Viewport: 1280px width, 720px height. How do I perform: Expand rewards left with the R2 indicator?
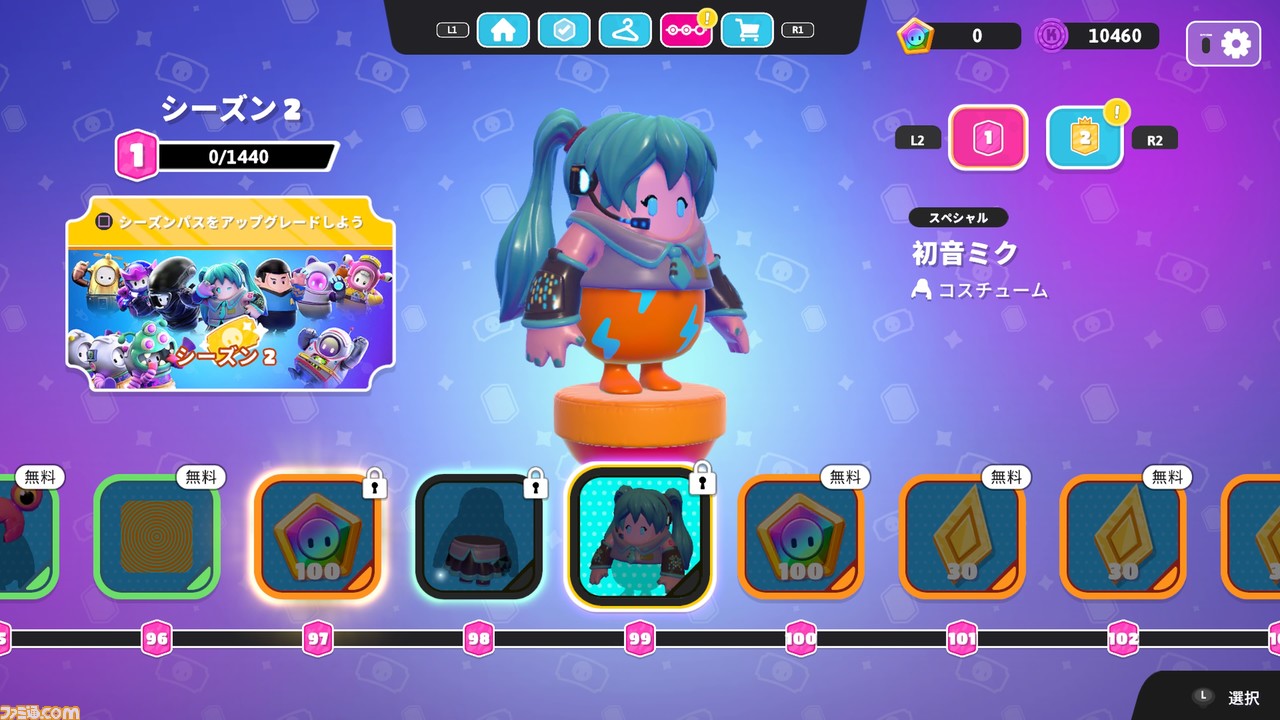coord(1154,139)
